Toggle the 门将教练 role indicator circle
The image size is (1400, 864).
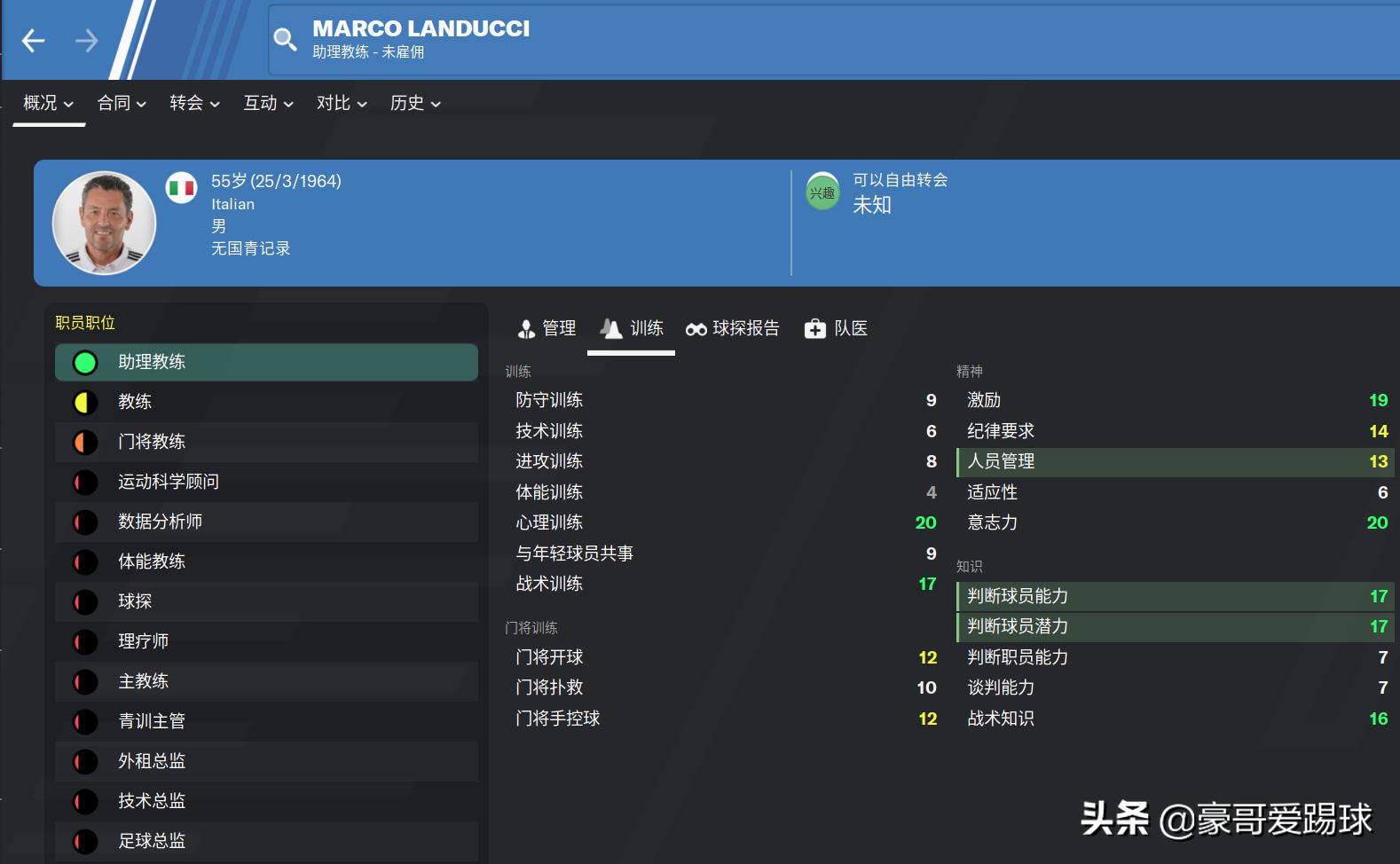pyautogui.click(x=85, y=442)
